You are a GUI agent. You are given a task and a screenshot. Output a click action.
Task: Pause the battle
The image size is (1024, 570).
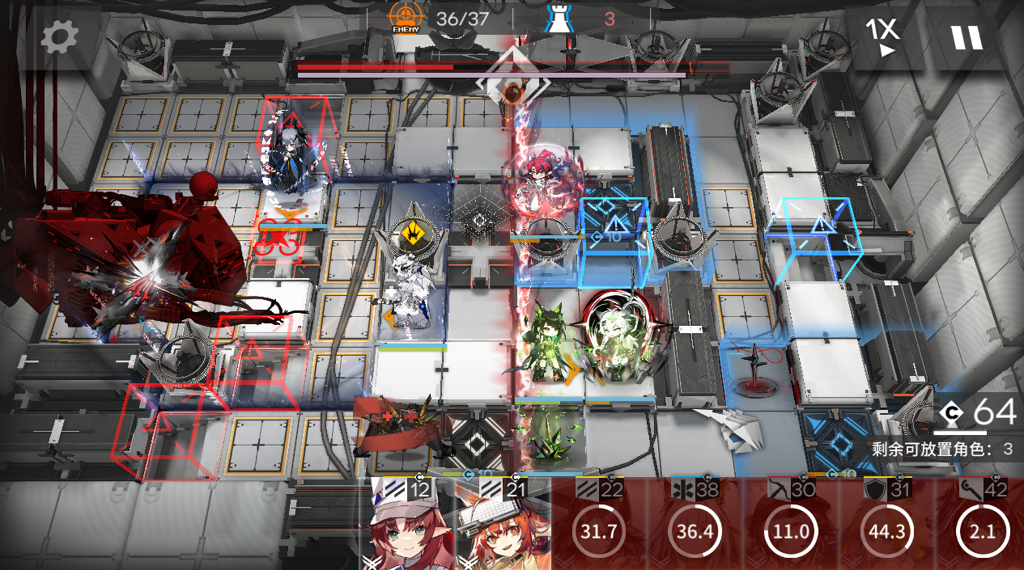[x=966, y=38]
